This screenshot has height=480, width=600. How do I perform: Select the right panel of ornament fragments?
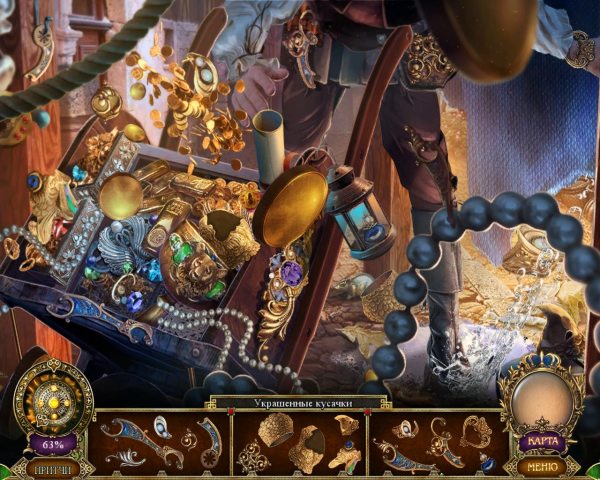point(437,442)
